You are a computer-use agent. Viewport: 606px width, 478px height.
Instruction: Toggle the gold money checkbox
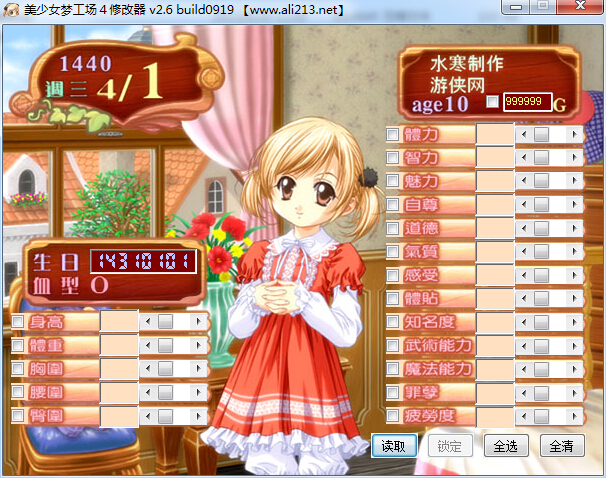click(492, 102)
